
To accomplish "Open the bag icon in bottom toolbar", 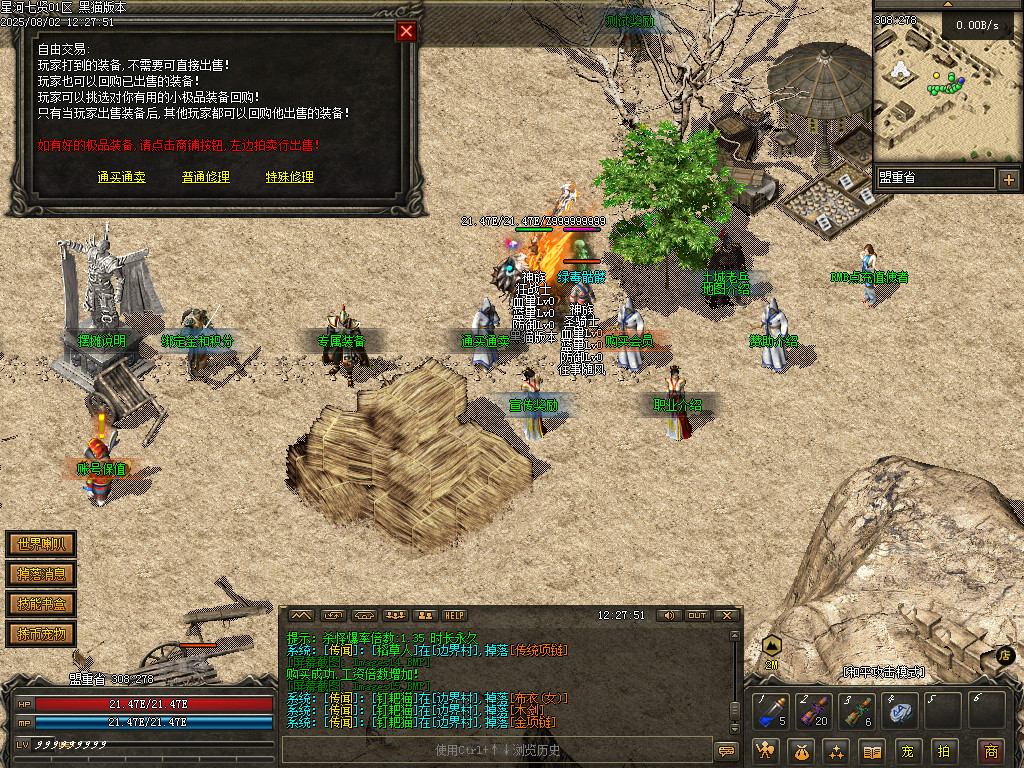I will click(802, 751).
